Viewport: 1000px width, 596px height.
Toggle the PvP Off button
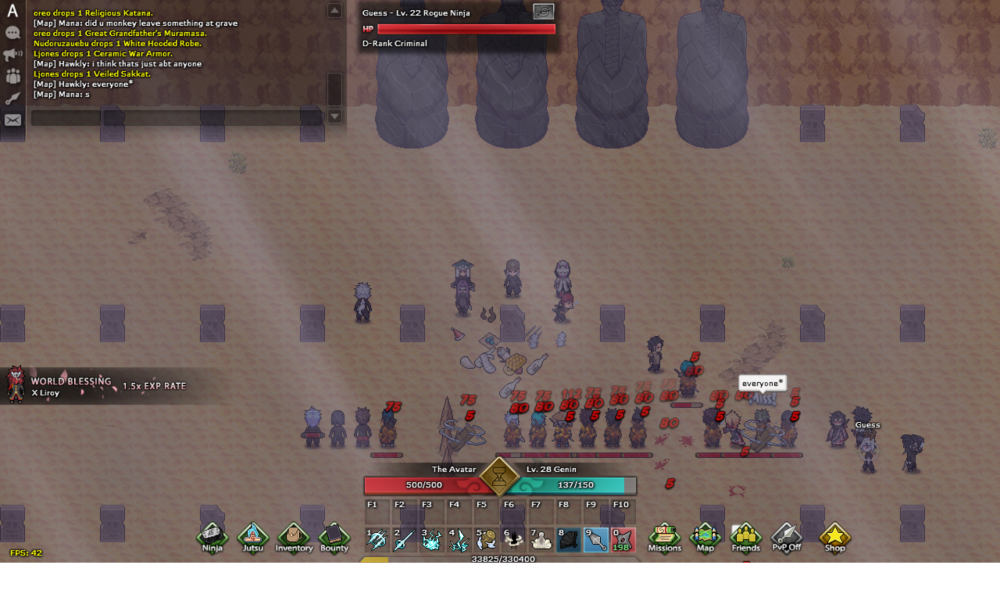tap(787, 537)
